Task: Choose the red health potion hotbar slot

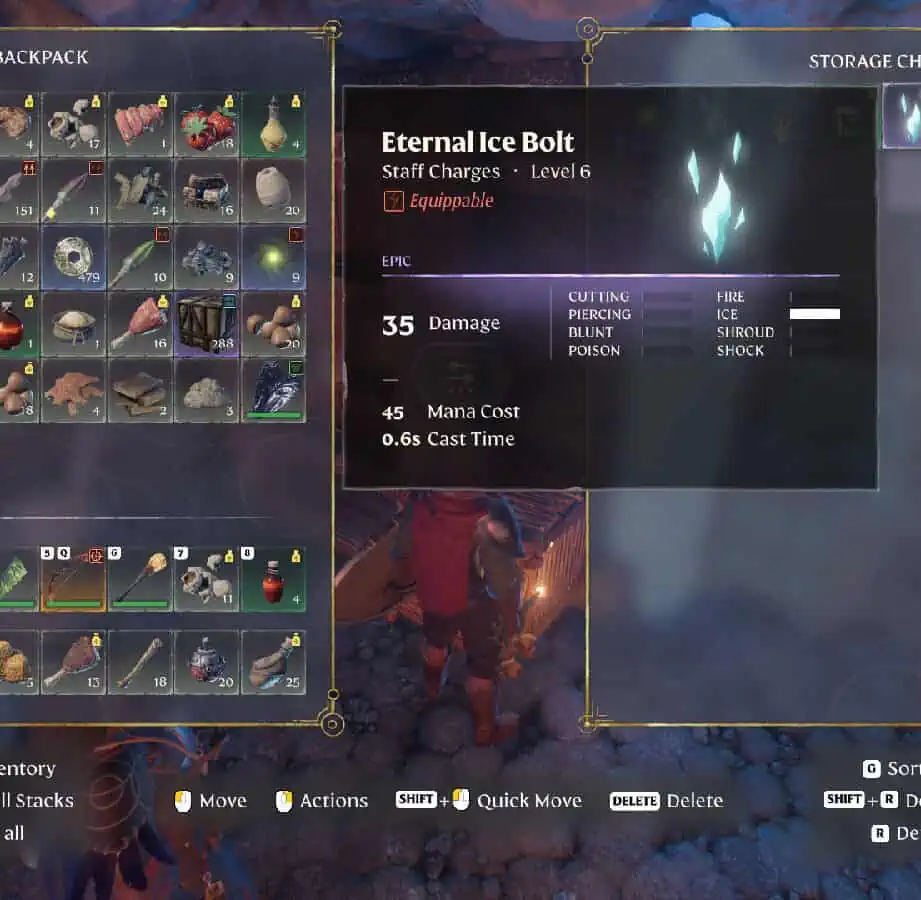Action: pos(273,578)
